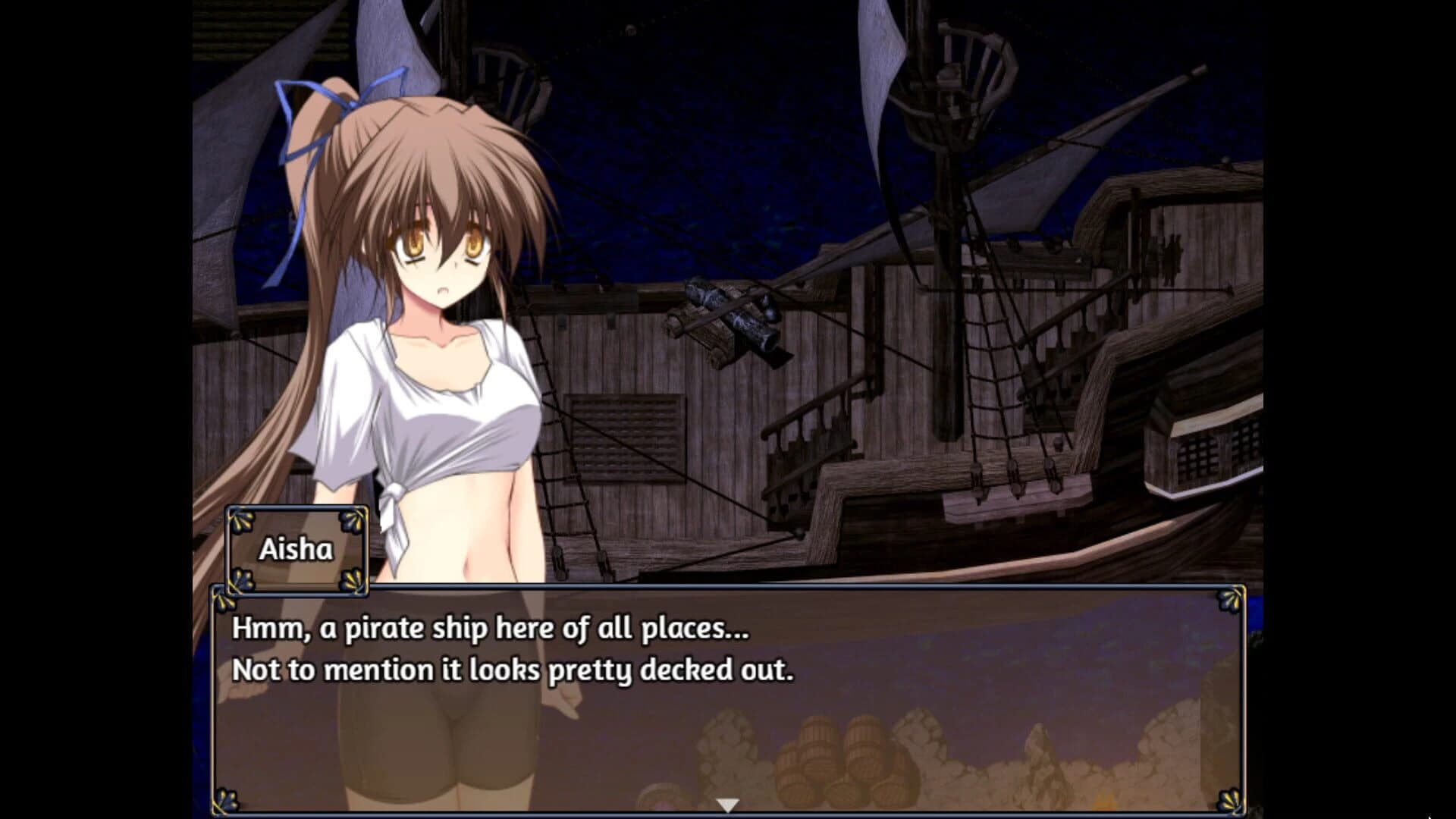
Task: Click the fan ornament on name plate's top-left corner
Action: pos(243,521)
